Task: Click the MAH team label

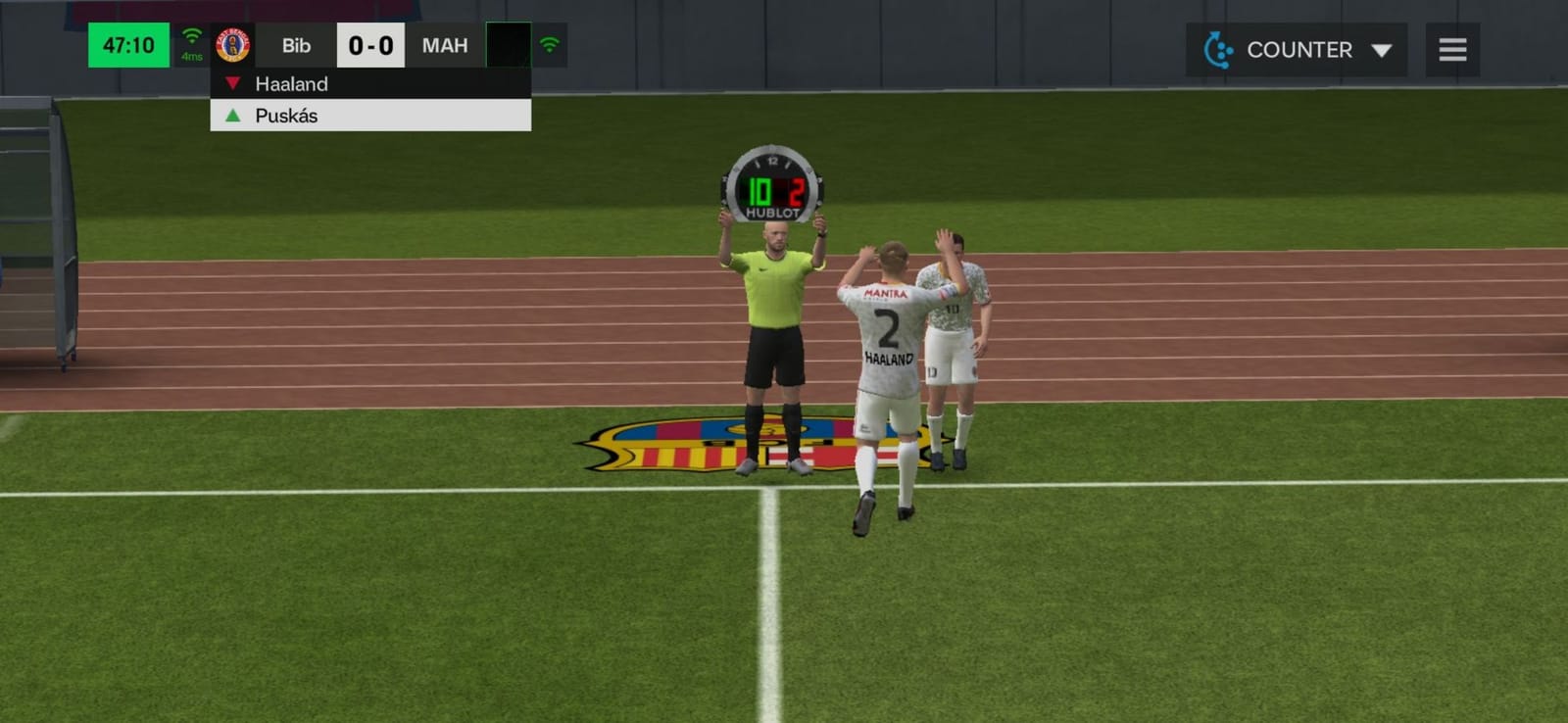Action: coord(444,44)
